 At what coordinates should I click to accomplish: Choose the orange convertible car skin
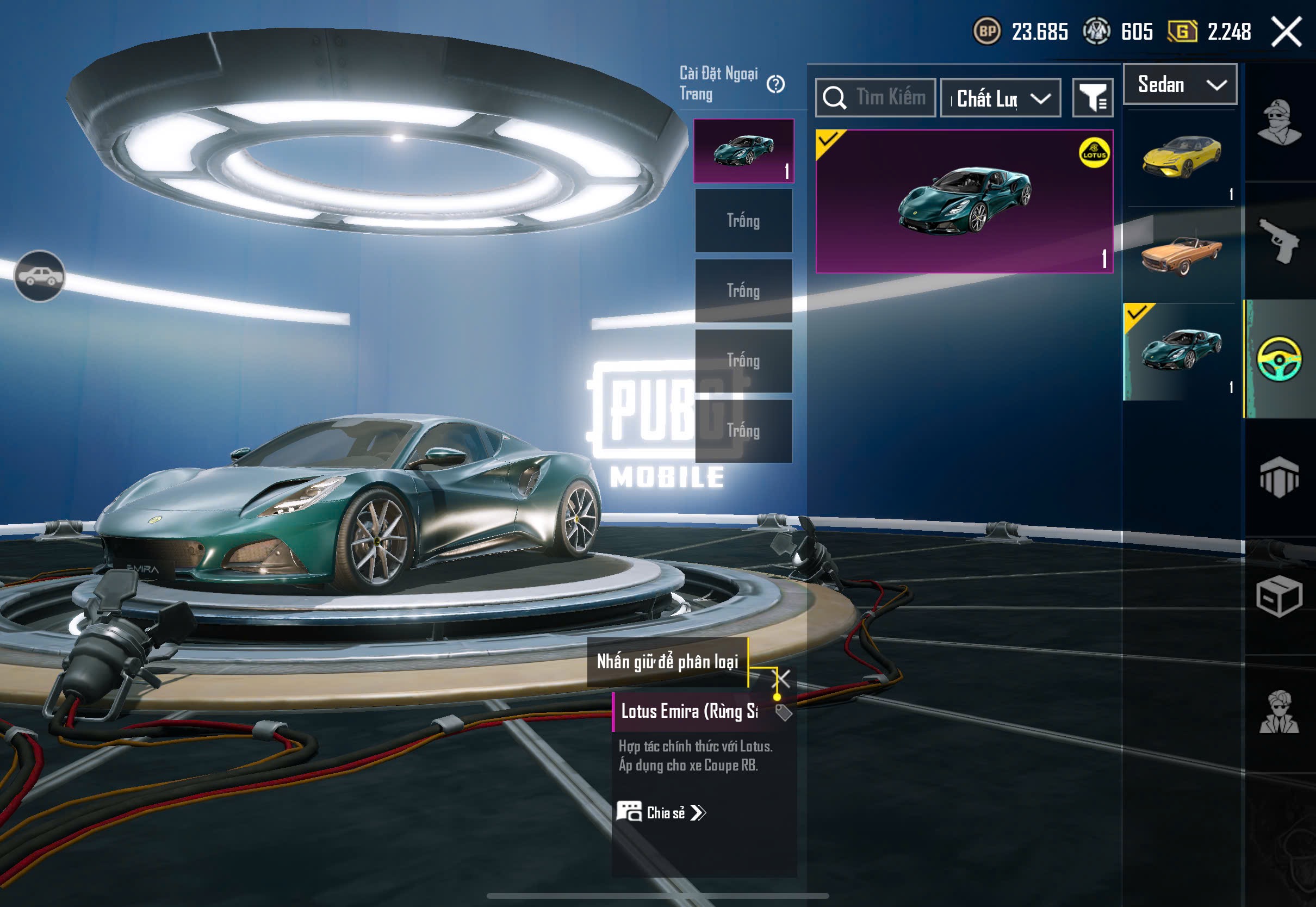(x=1181, y=255)
